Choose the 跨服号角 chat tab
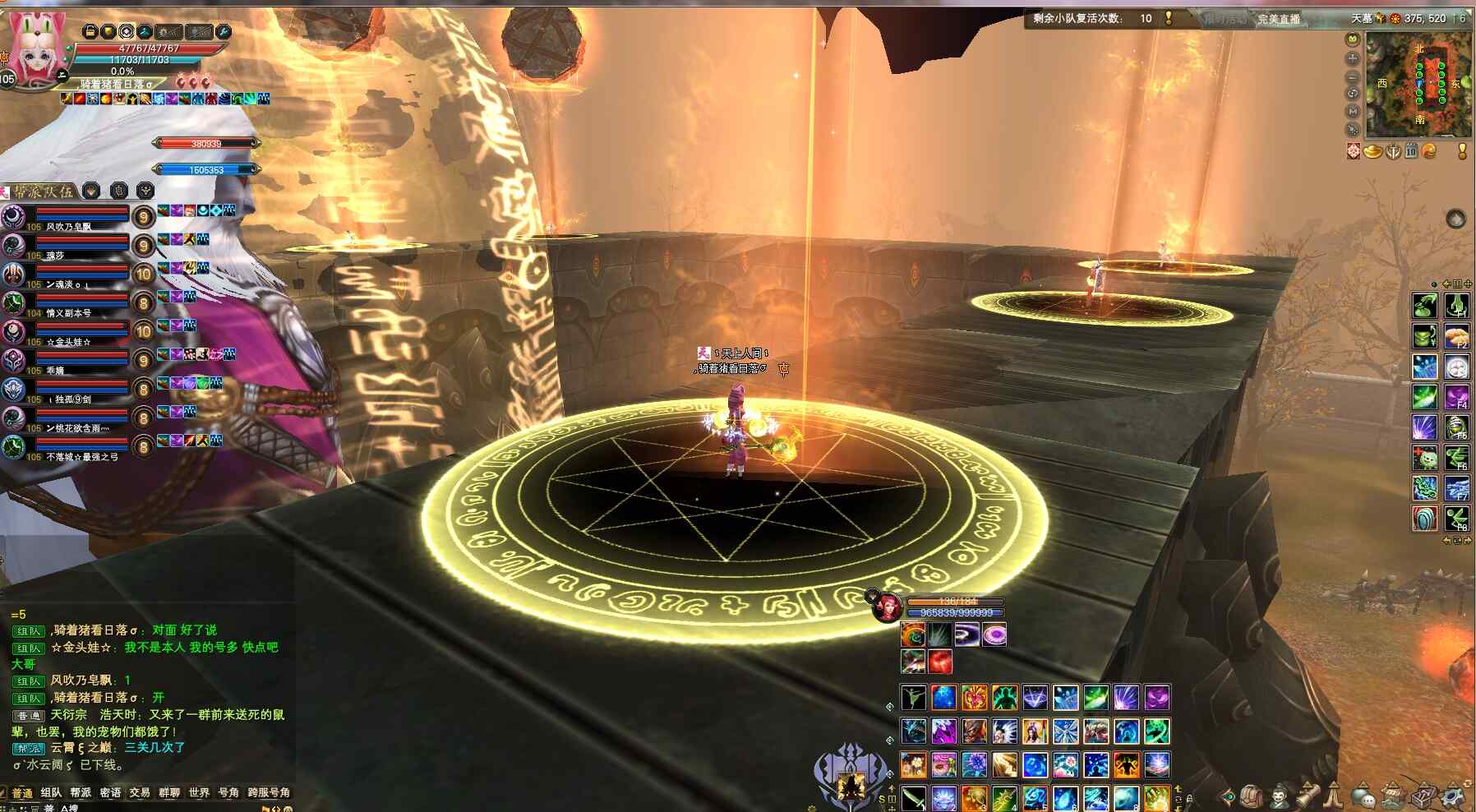This screenshot has height=812, width=1476. click(269, 793)
